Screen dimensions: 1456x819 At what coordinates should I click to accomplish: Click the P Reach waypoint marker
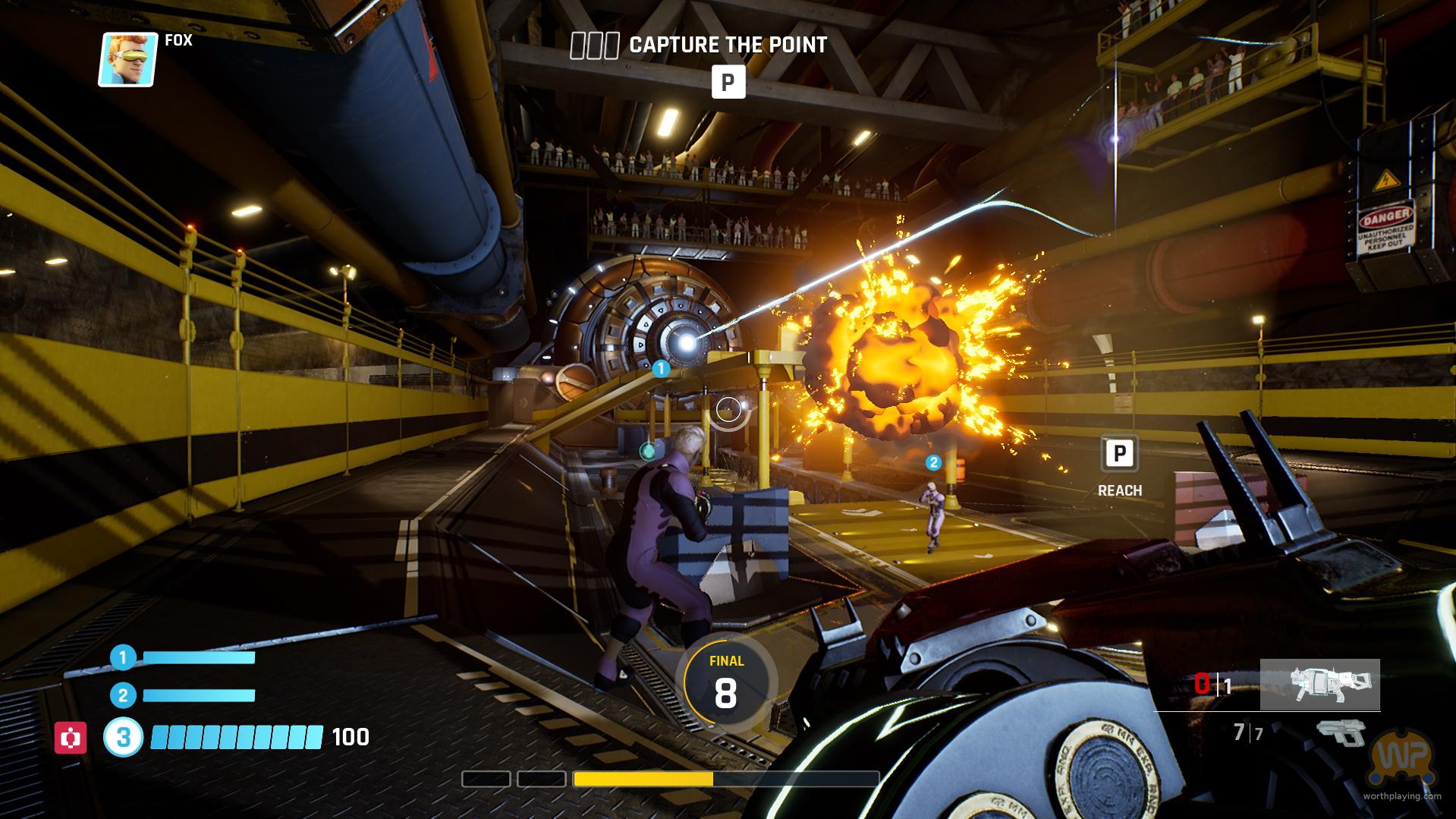point(1118,455)
